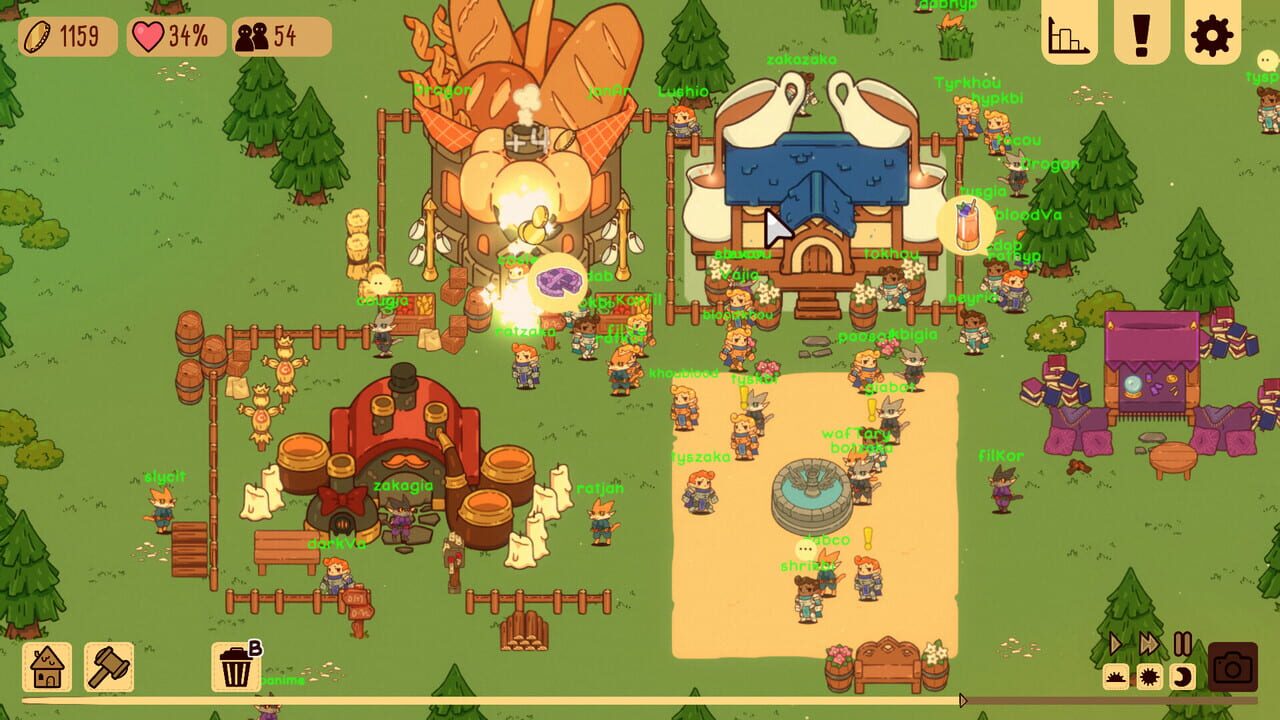
Task: Set time of day to midday sun
Action: coord(1149,677)
